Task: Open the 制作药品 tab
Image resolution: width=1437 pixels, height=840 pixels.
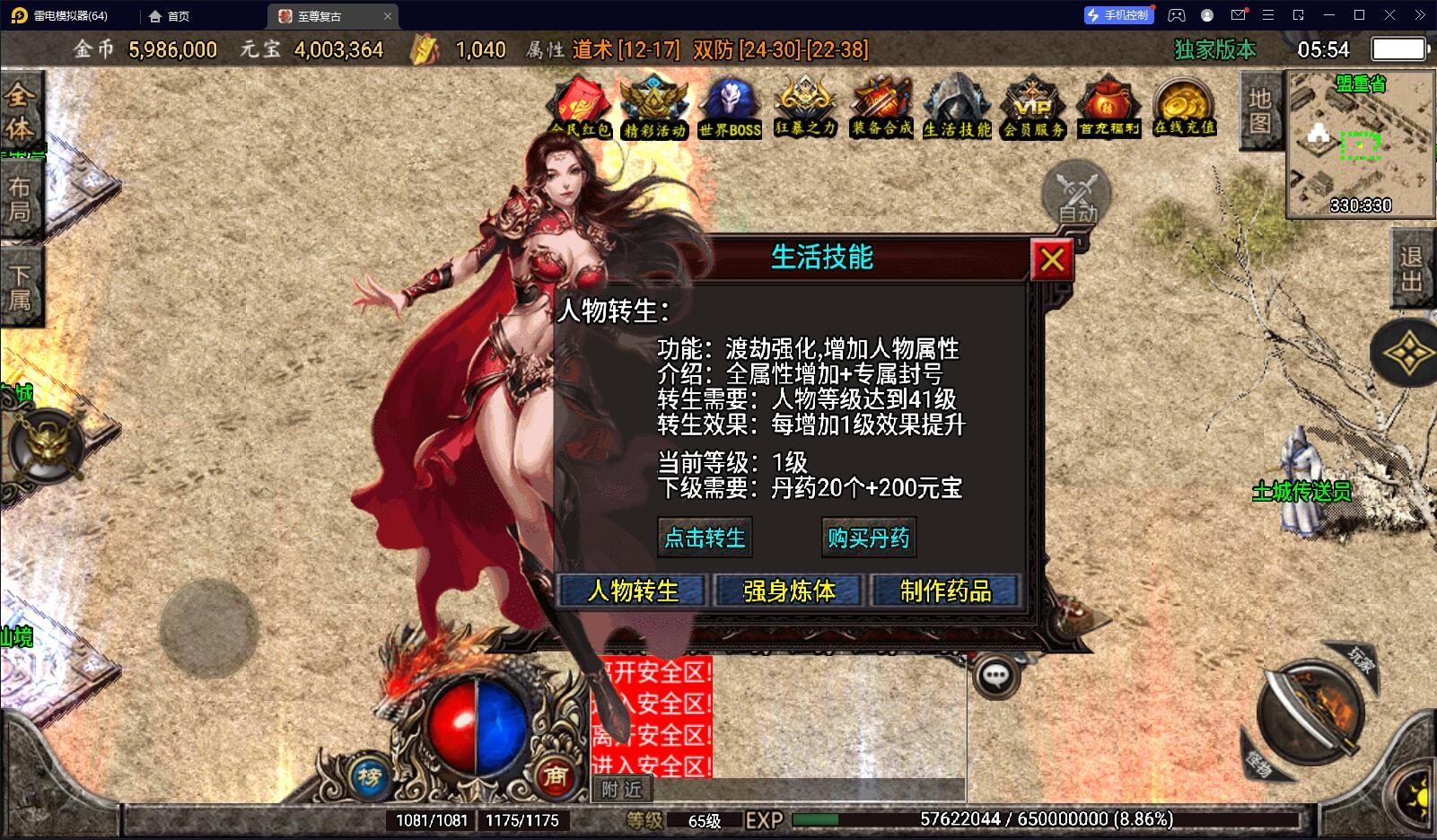Action: click(x=945, y=591)
